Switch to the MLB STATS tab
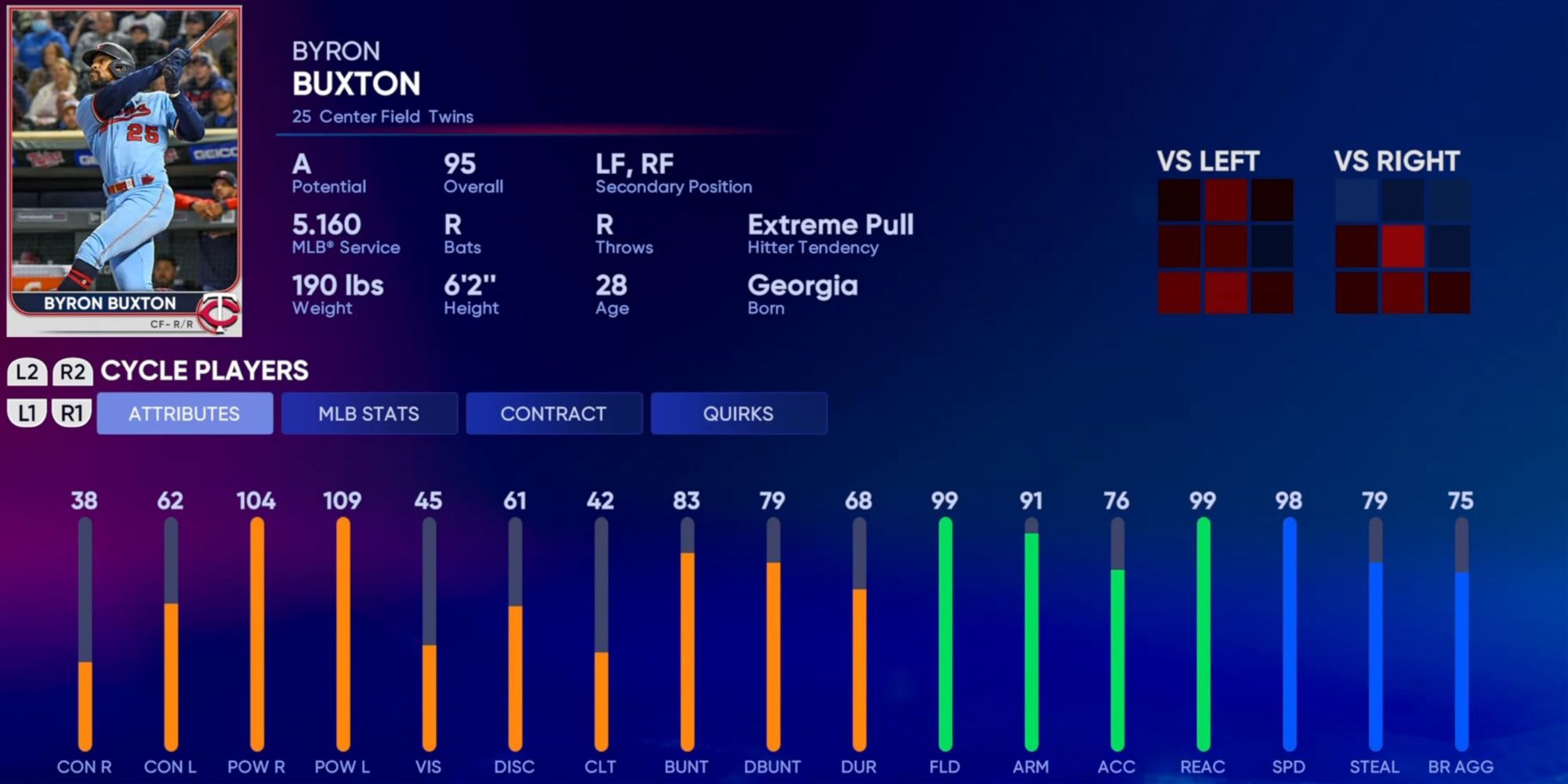Image resolution: width=1568 pixels, height=784 pixels. point(370,413)
